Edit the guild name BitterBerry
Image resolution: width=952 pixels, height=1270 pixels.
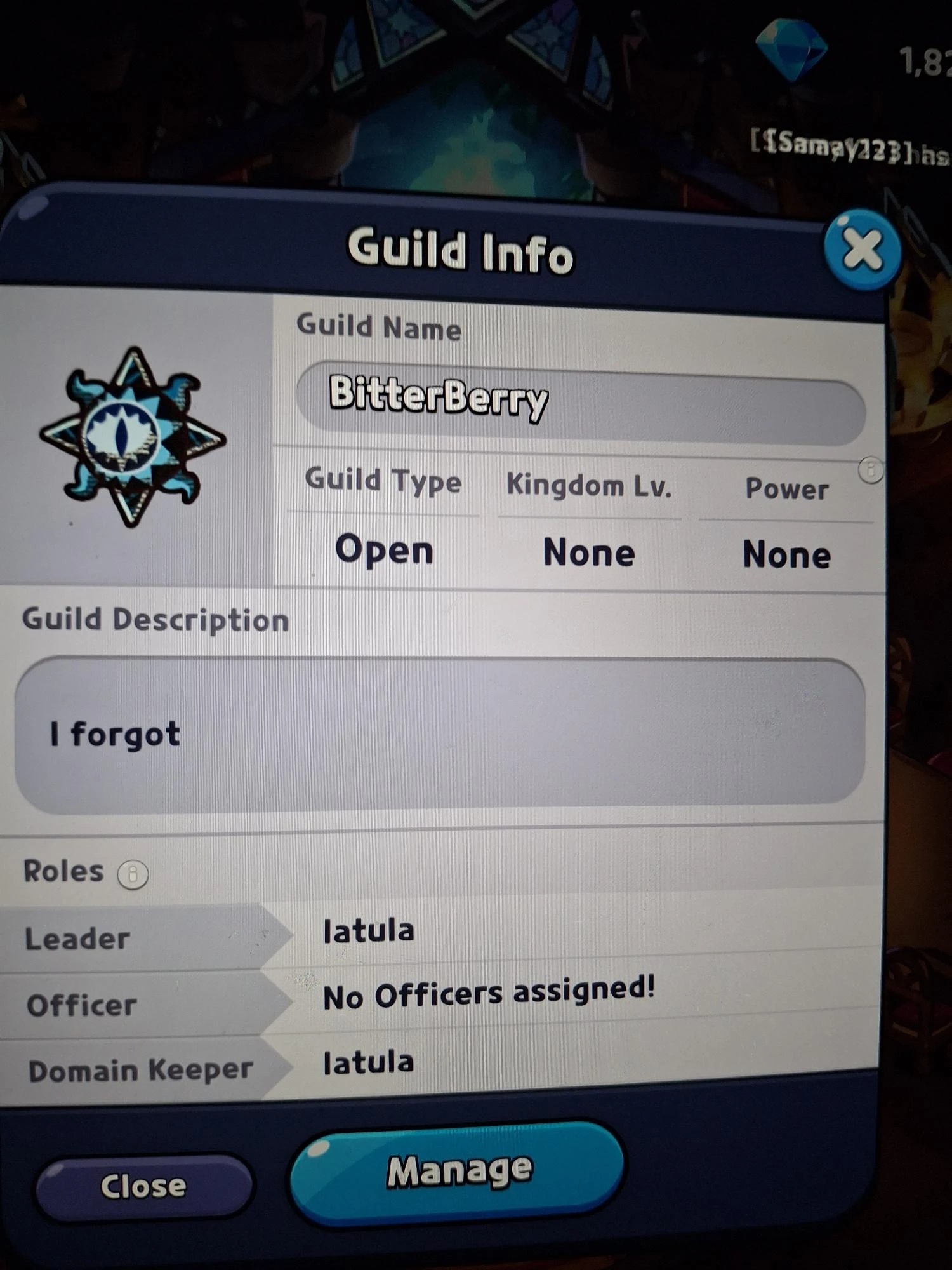[578, 405]
